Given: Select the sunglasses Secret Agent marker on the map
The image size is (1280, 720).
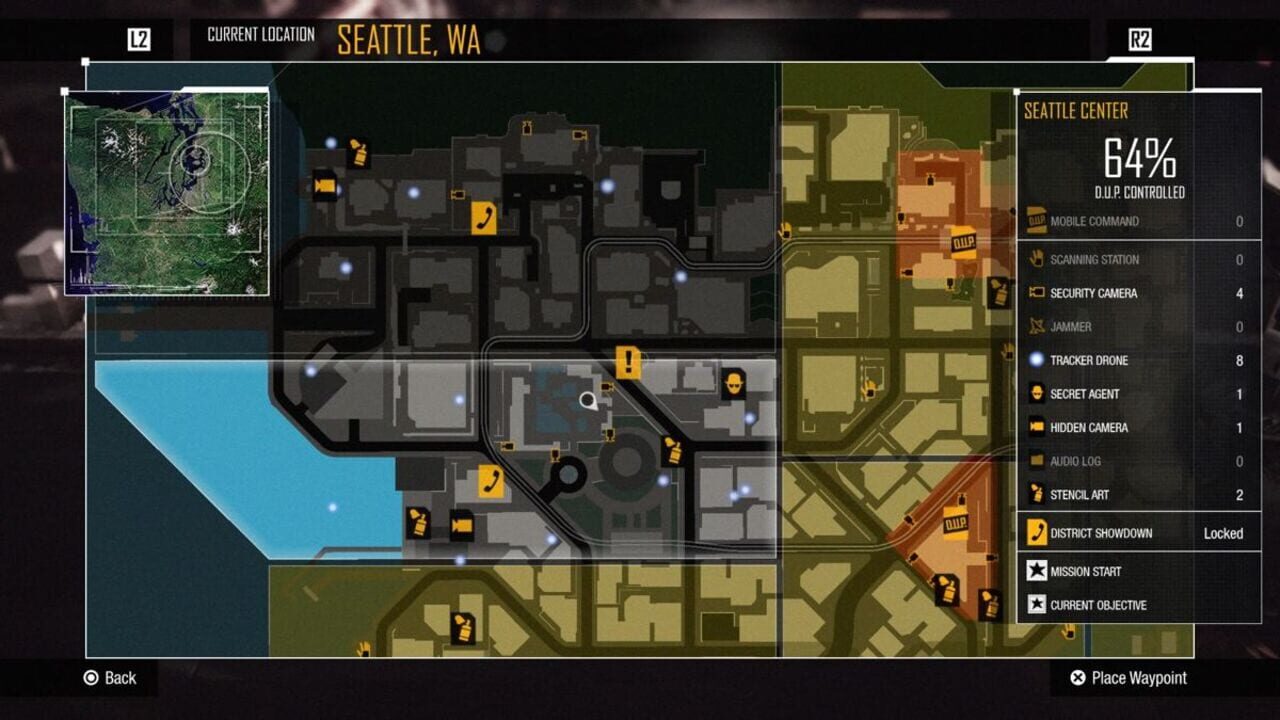Looking at the screenshot, I should [x=732, y=384].
